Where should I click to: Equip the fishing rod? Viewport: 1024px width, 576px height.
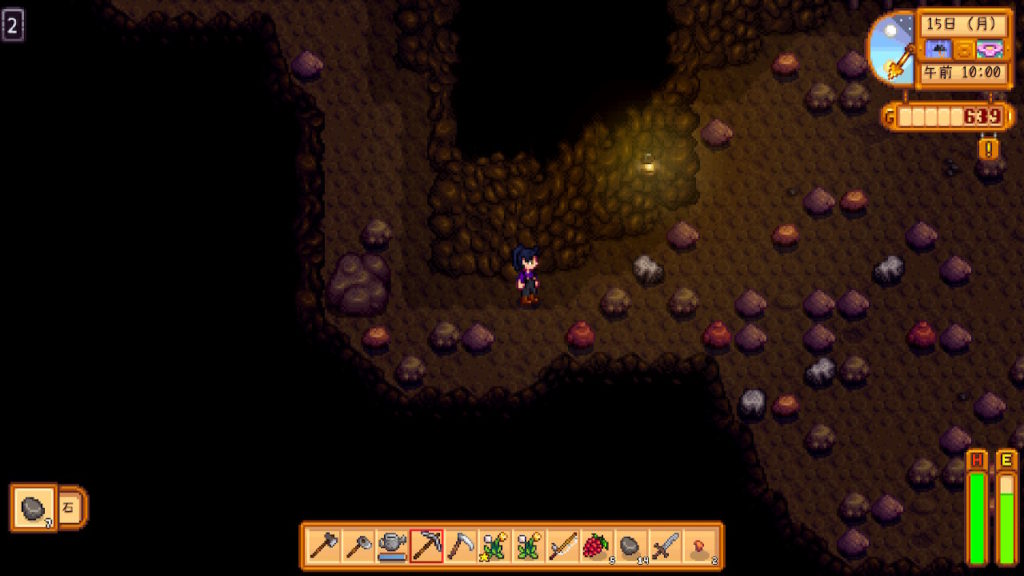point(563,546)
